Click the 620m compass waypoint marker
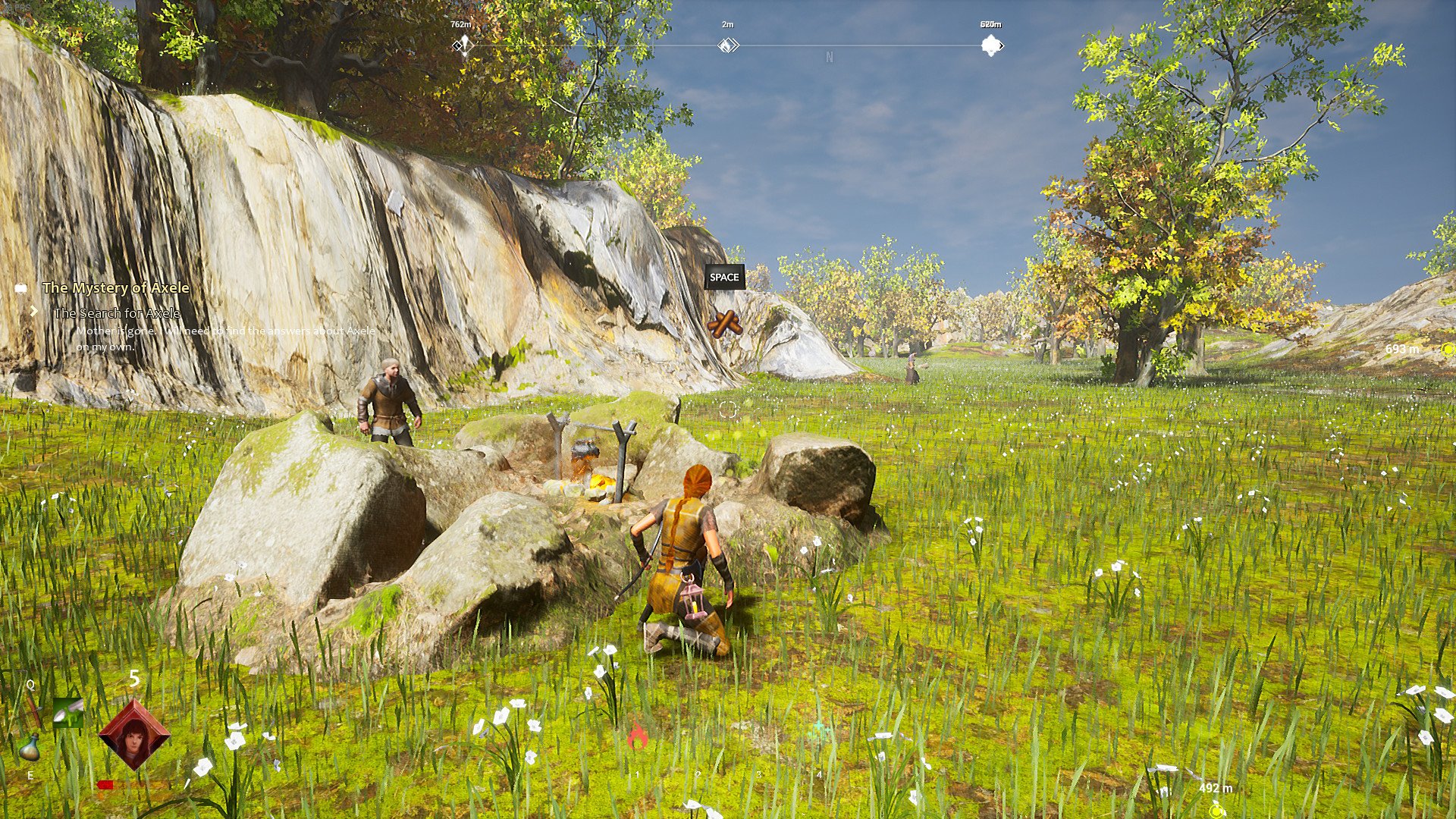 tap(991, 45)
